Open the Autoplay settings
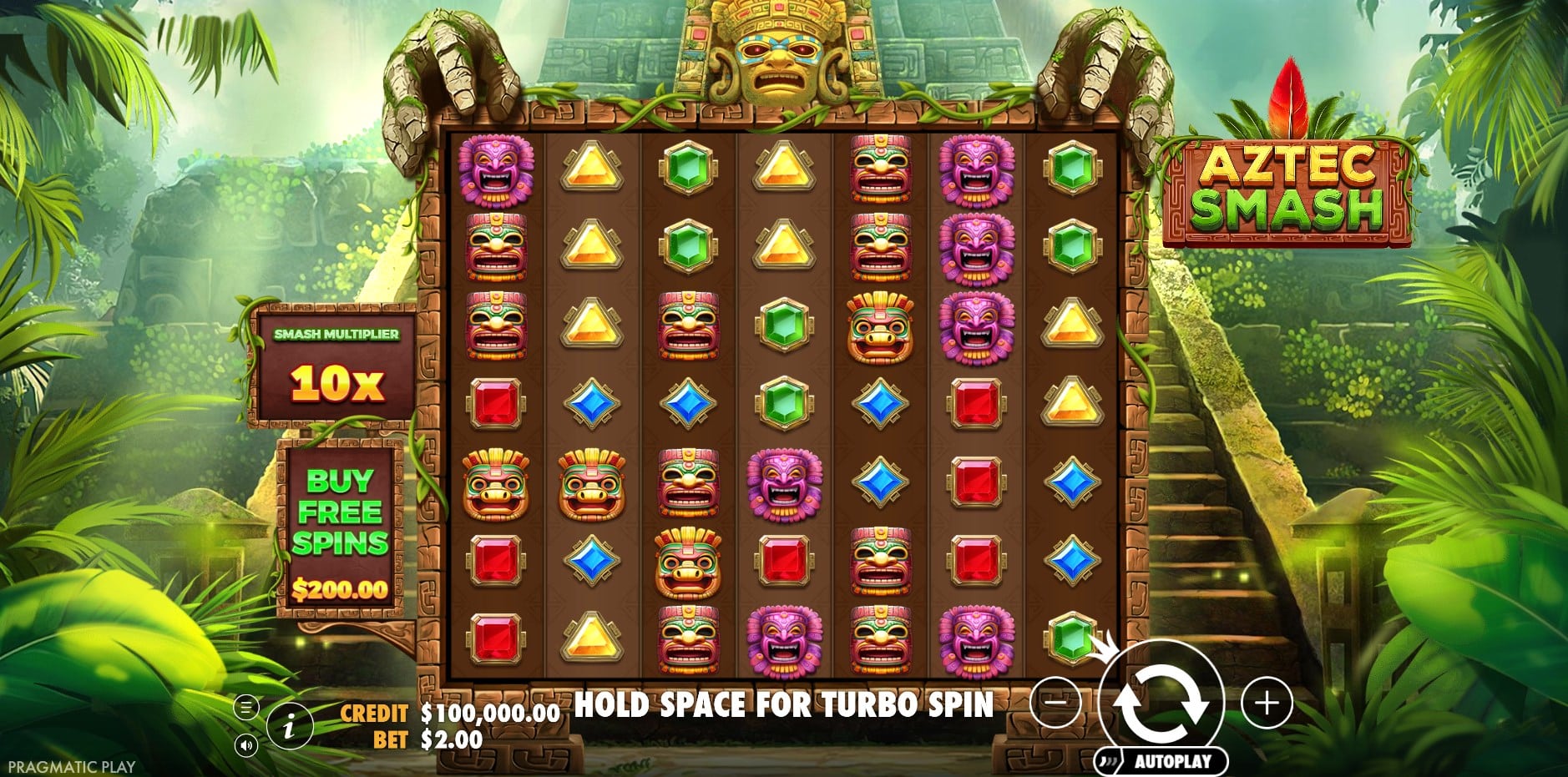This screenshot has width=1568, height=777. pyautogui.click(x=1162, y=760)
